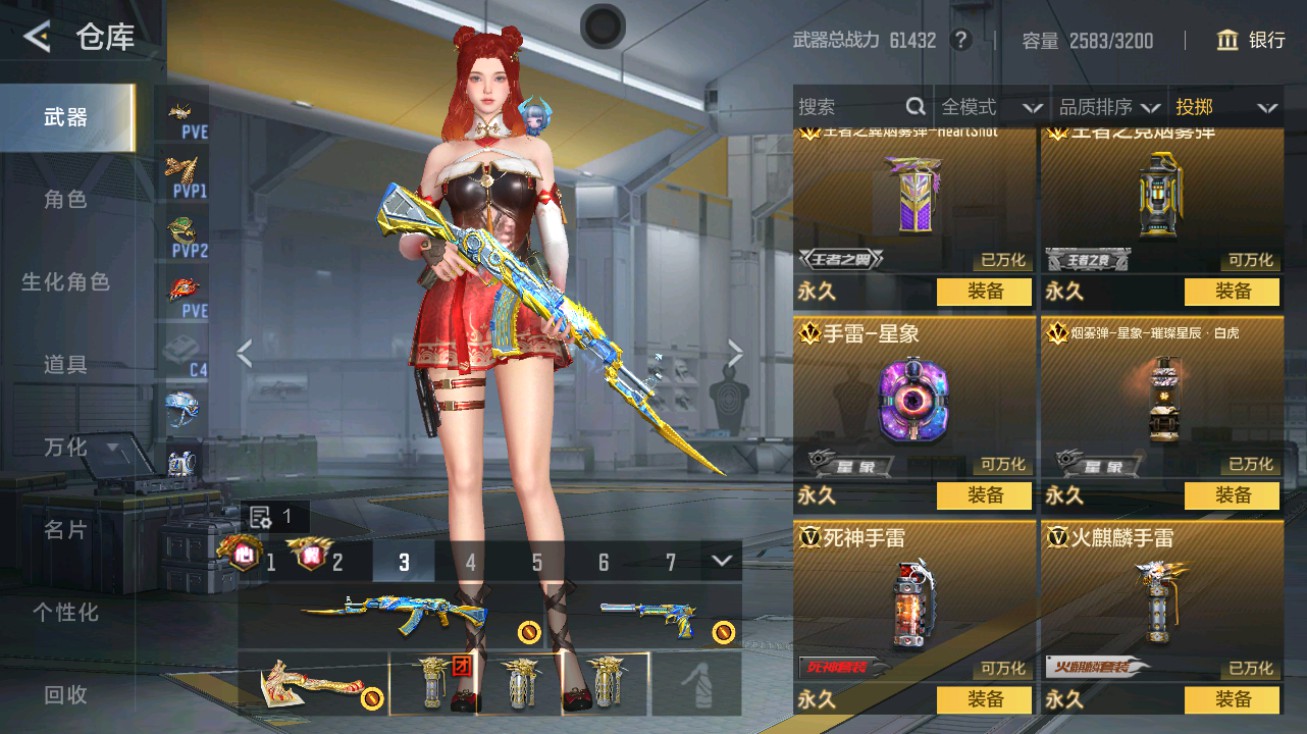Click the search magnifier icon
The height and width of the screenshot is (734, 1307).
[x=915, y=106]
